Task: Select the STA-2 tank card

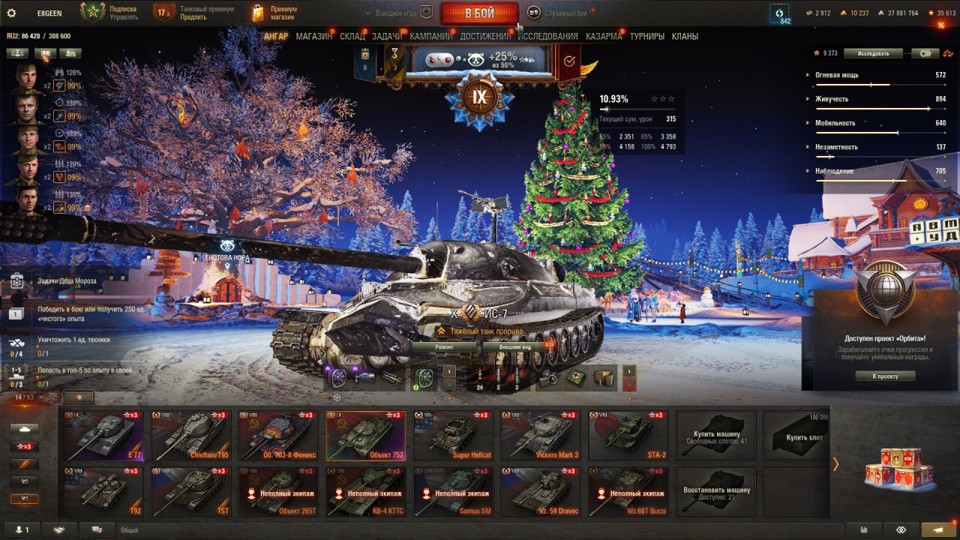Action: point(627,435)
